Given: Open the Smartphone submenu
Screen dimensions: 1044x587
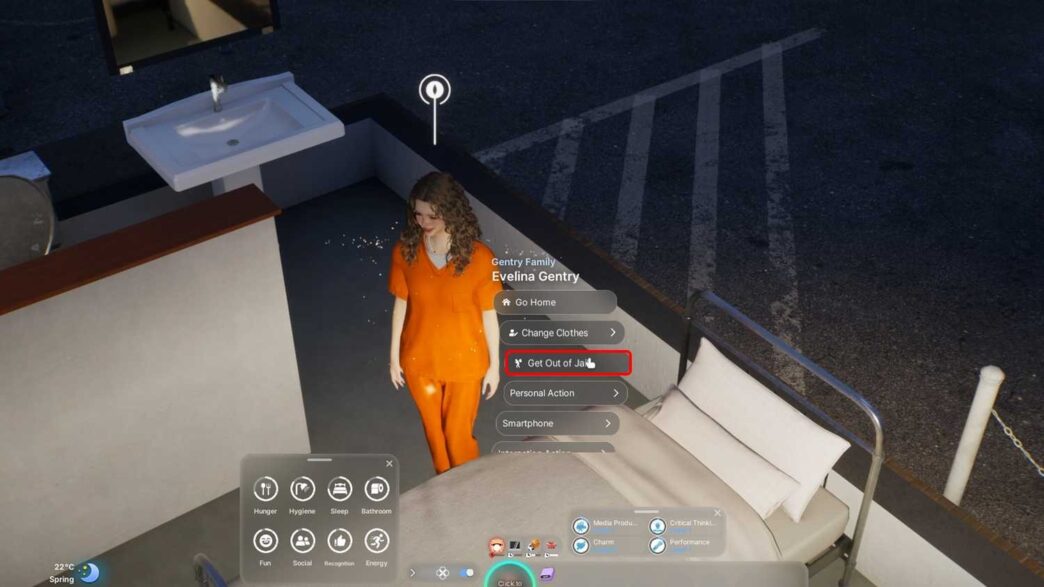Looking at the screenshot, I should 557,424.
